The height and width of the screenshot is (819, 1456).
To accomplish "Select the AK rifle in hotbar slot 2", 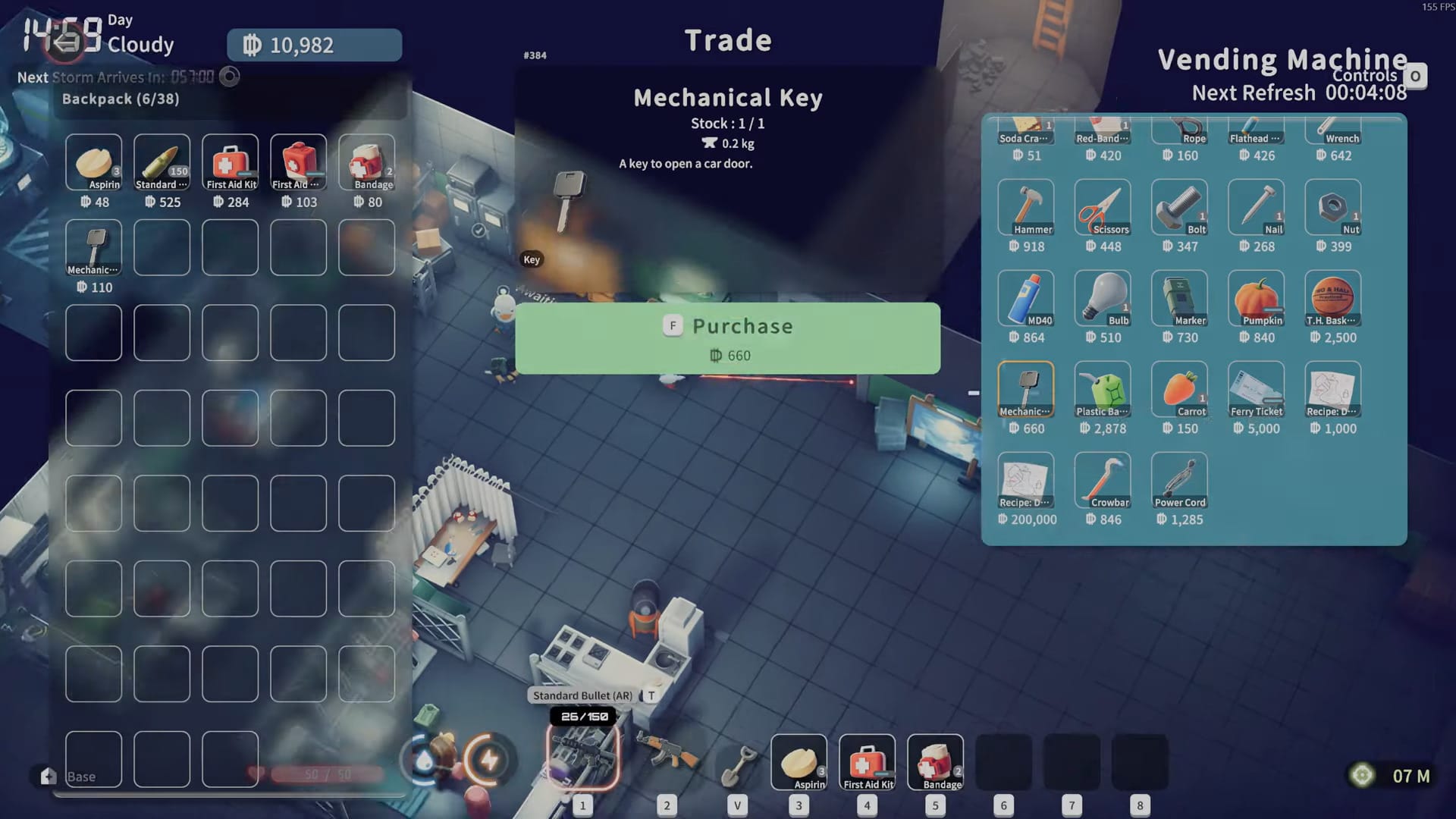I will [x=667, y=762].
